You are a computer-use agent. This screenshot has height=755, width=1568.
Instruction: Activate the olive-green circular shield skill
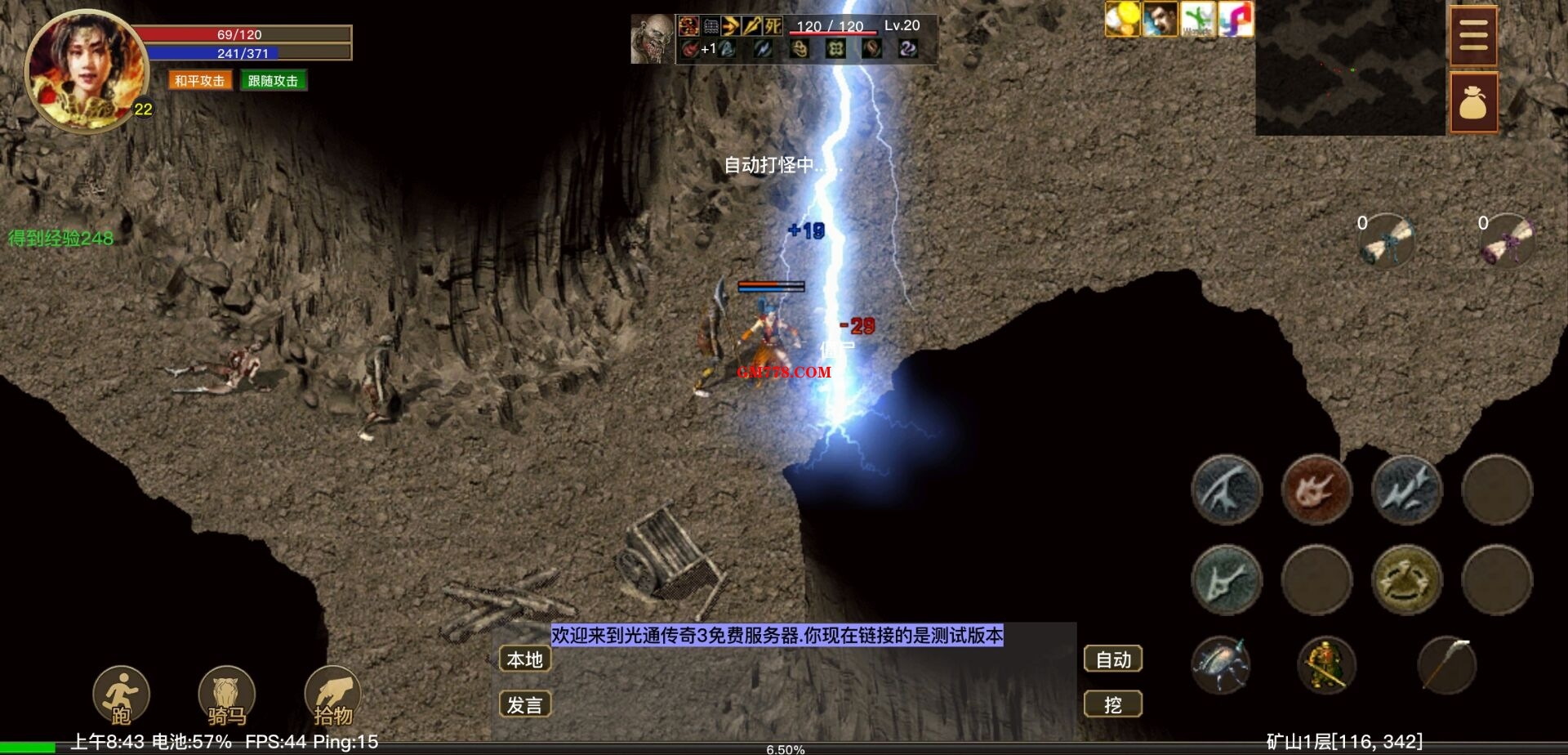tap(1405, 580)
